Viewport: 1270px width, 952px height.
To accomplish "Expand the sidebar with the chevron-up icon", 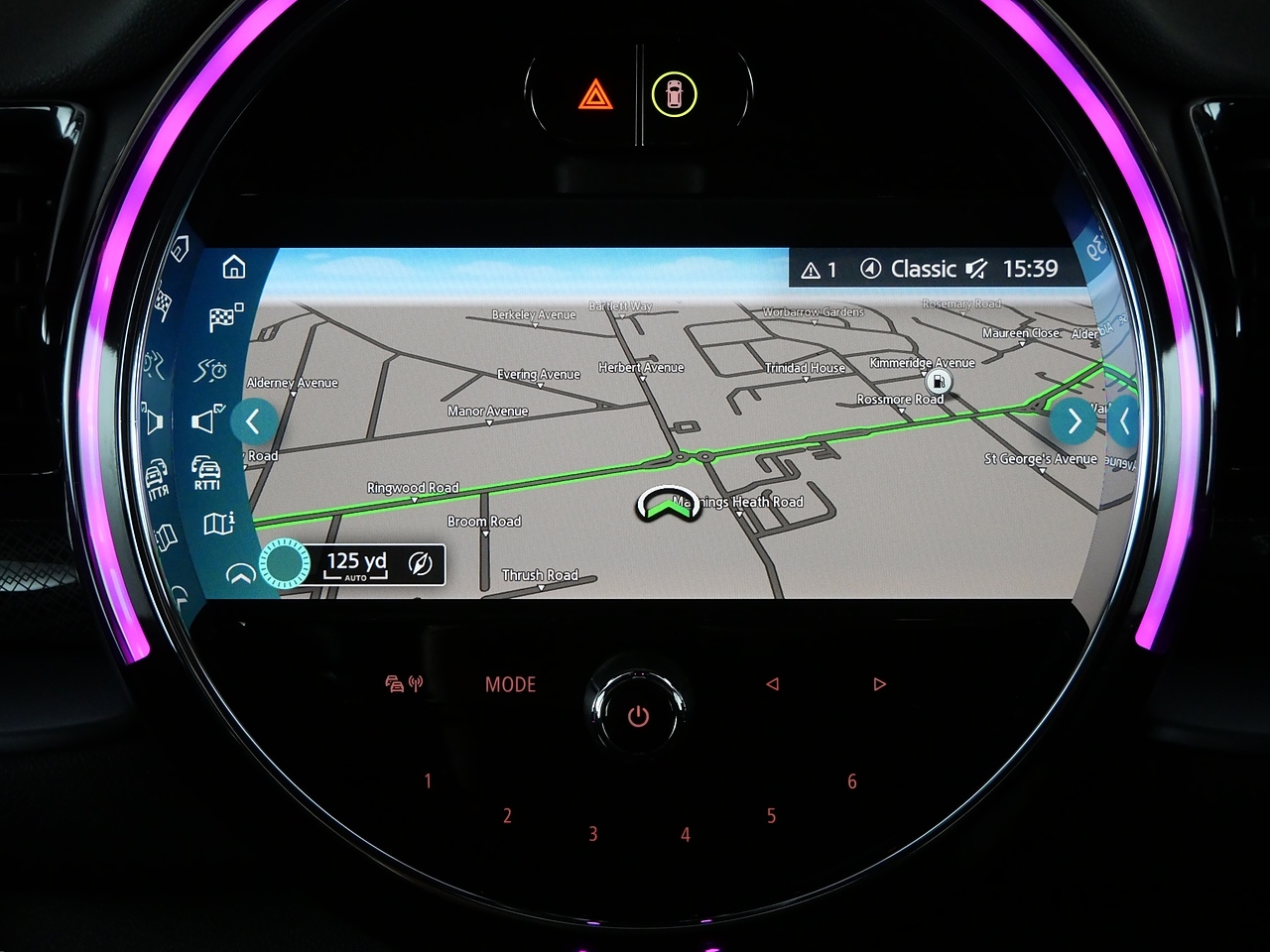I will coord(240,574).
